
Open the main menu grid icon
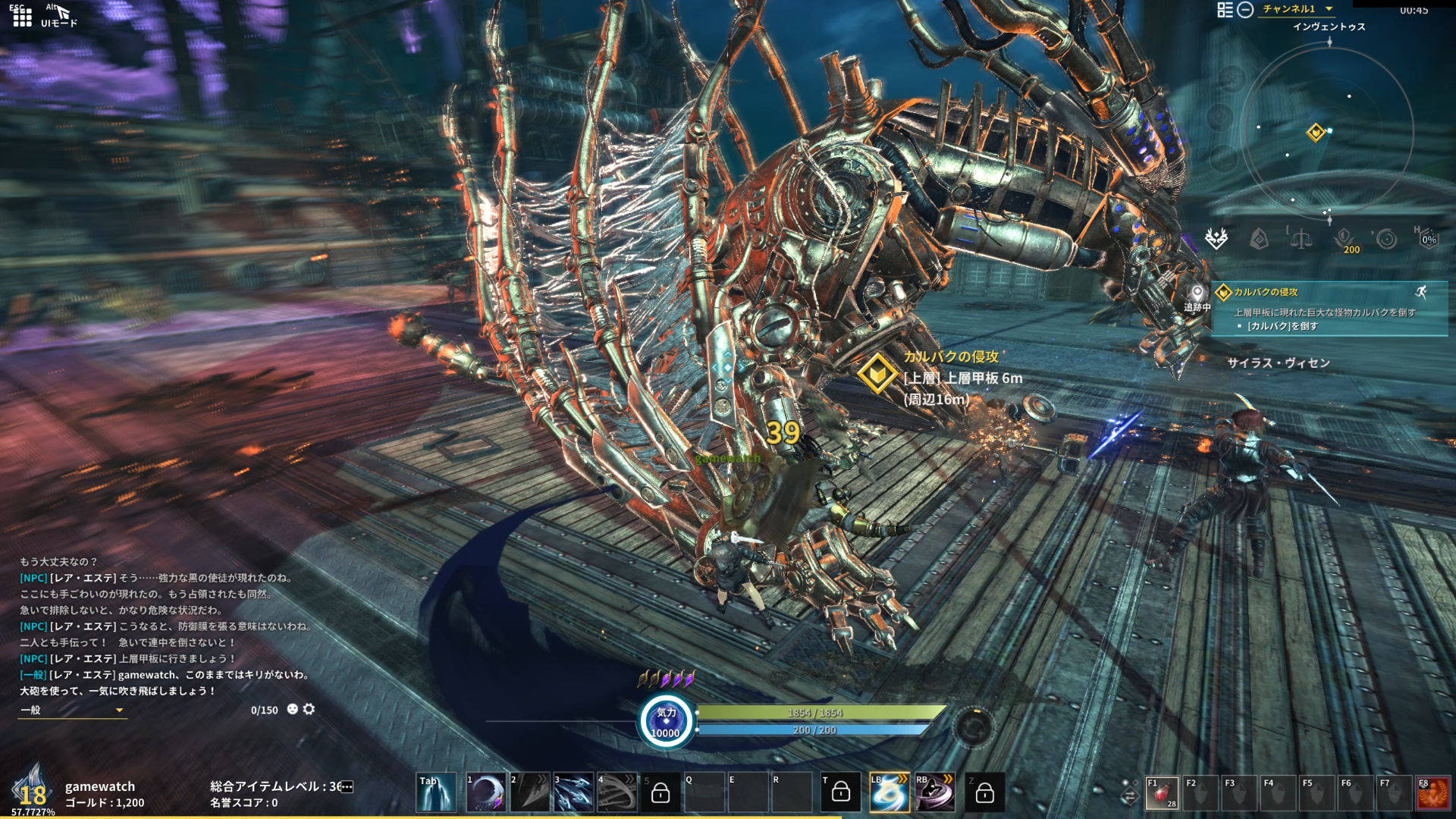[22, 17]
